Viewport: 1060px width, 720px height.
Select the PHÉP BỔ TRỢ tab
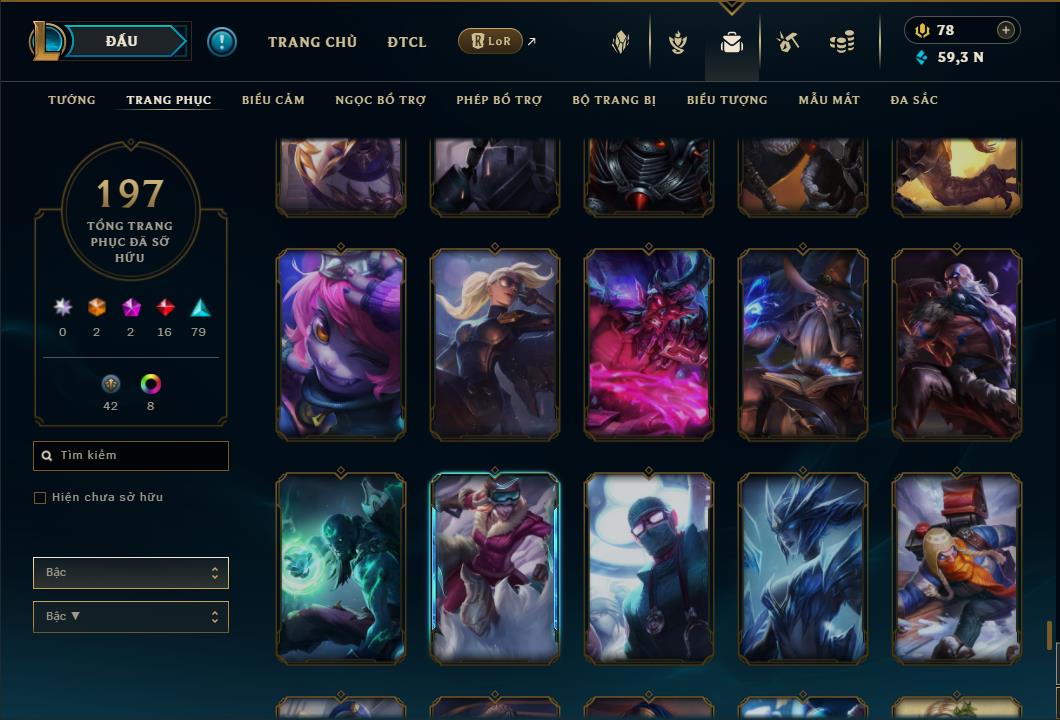[499, 100]
